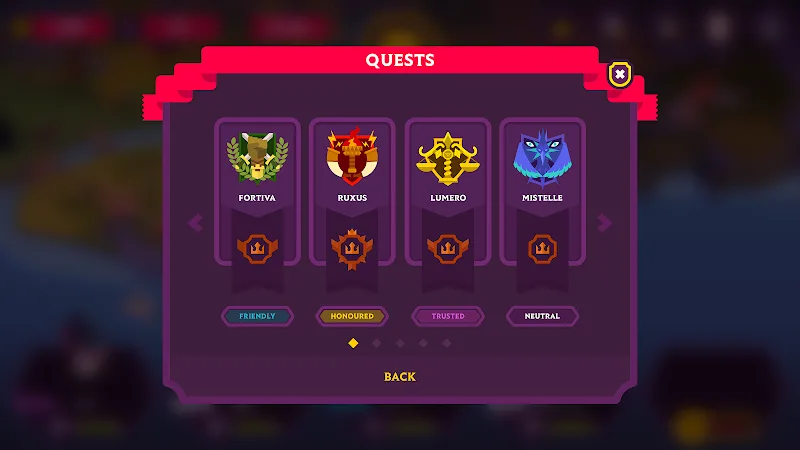
Task: Select the Honoured reputation badge
Action: pos(352,316)
